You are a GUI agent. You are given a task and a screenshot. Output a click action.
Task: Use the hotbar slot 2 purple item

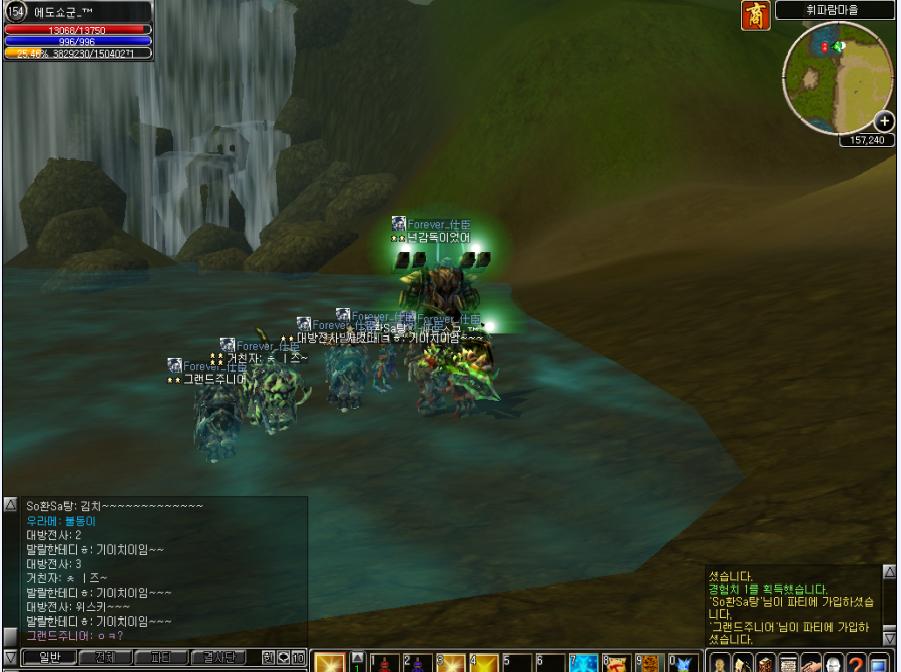(417, 662)
